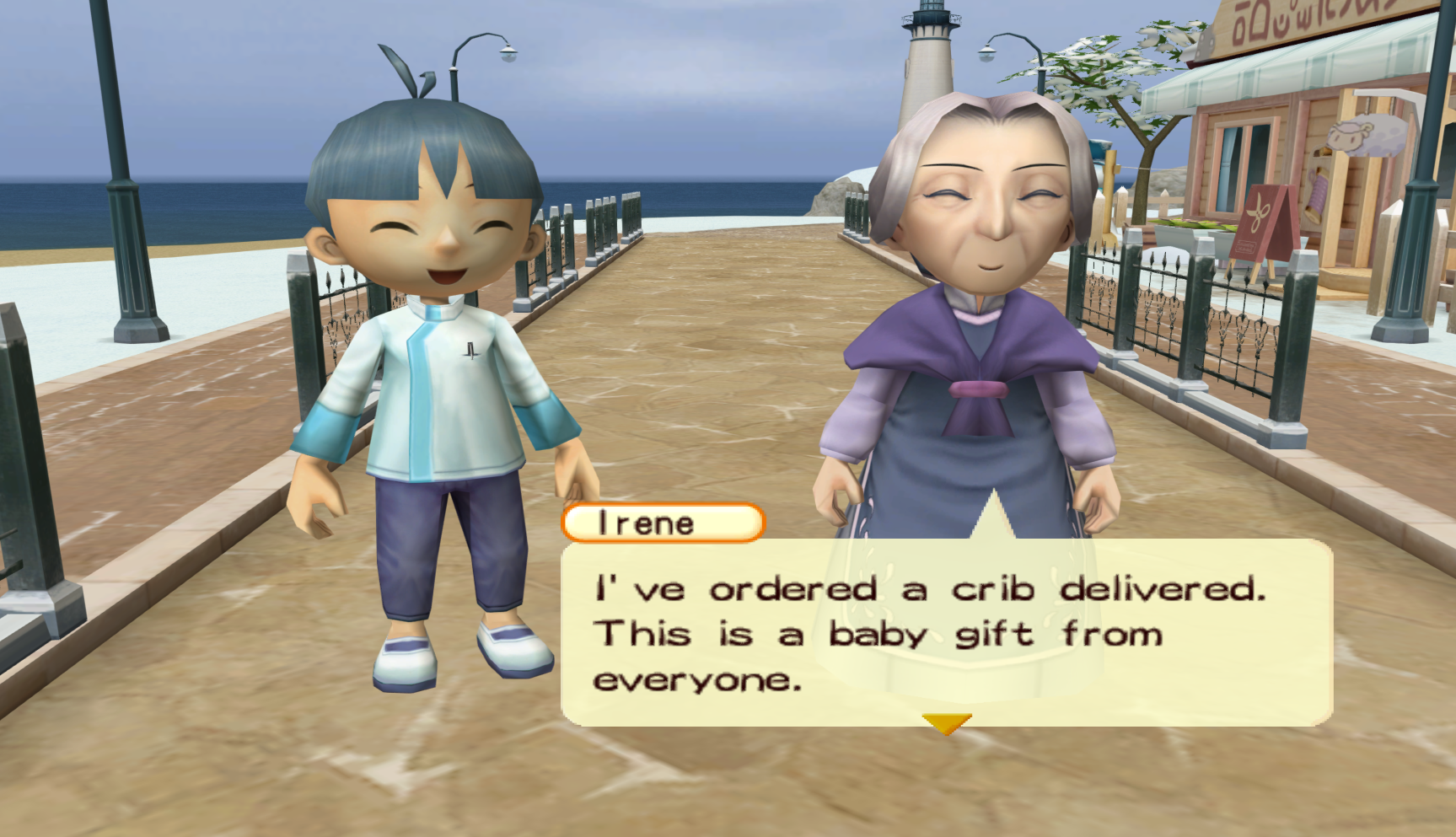
Task: Advance dialogue with the yellow arrow
Action: tap(946, 723)
